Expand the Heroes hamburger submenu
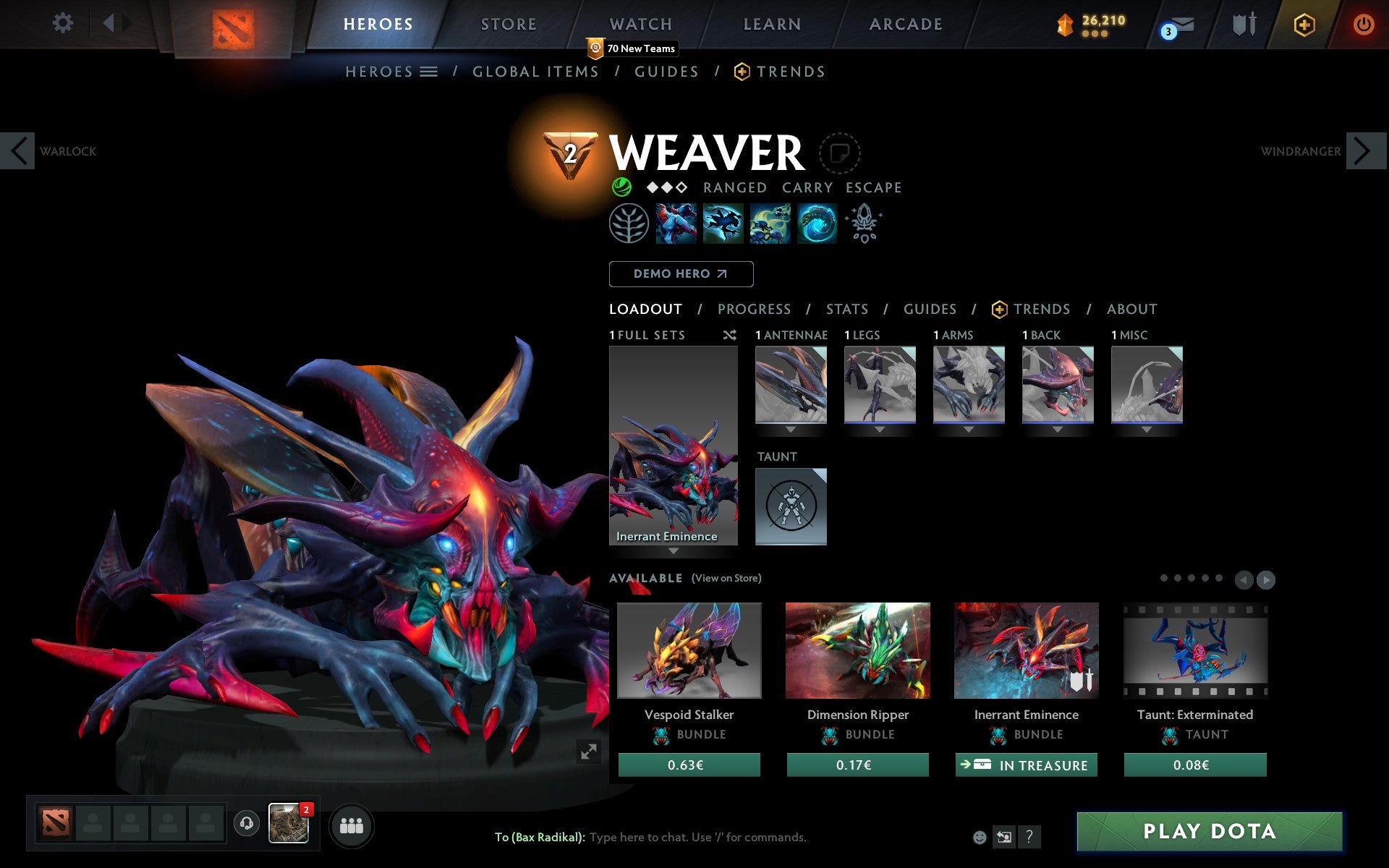The height and width of the screenshot is (868, 1389). (x=429, y=72)
